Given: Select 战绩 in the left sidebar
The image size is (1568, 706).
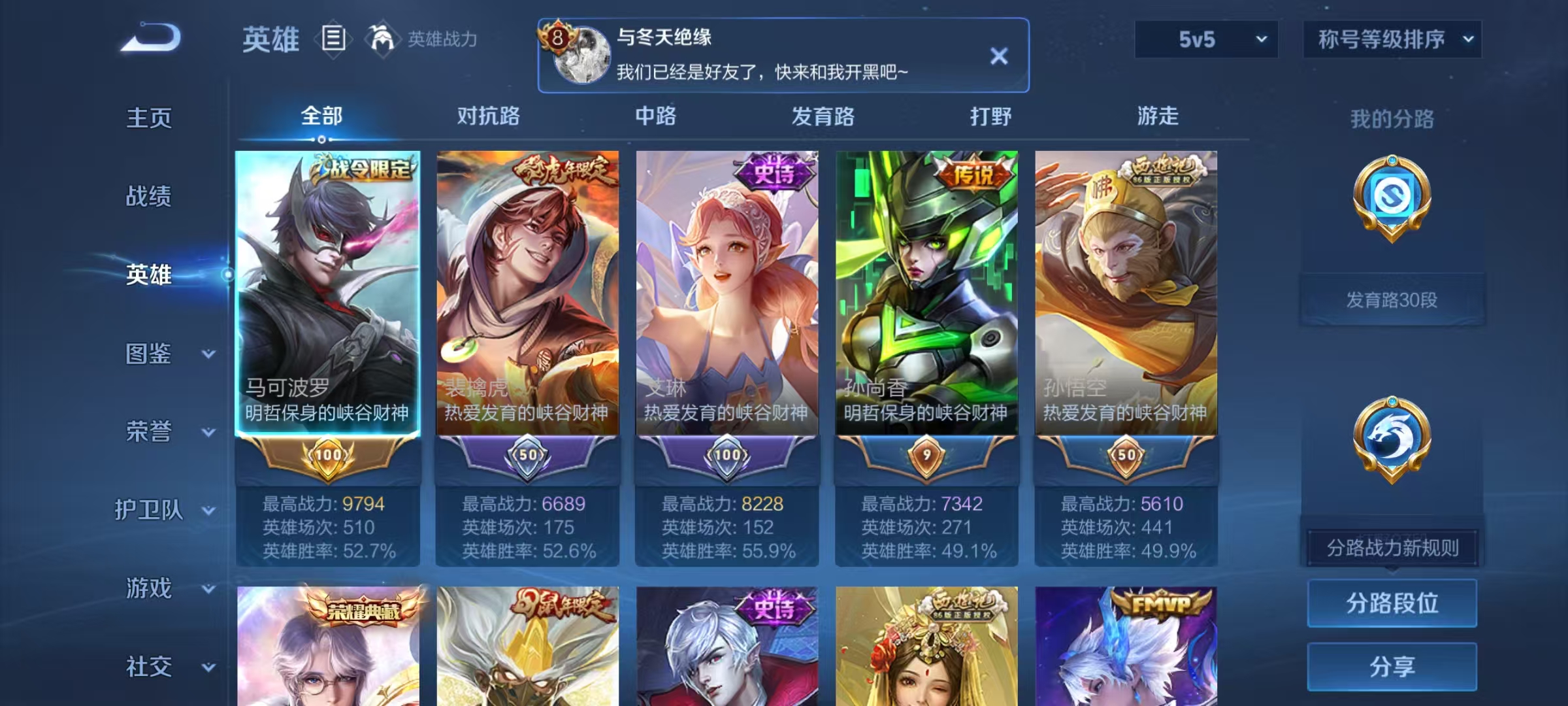Looking at the screenshot, I should click(149, 196).
